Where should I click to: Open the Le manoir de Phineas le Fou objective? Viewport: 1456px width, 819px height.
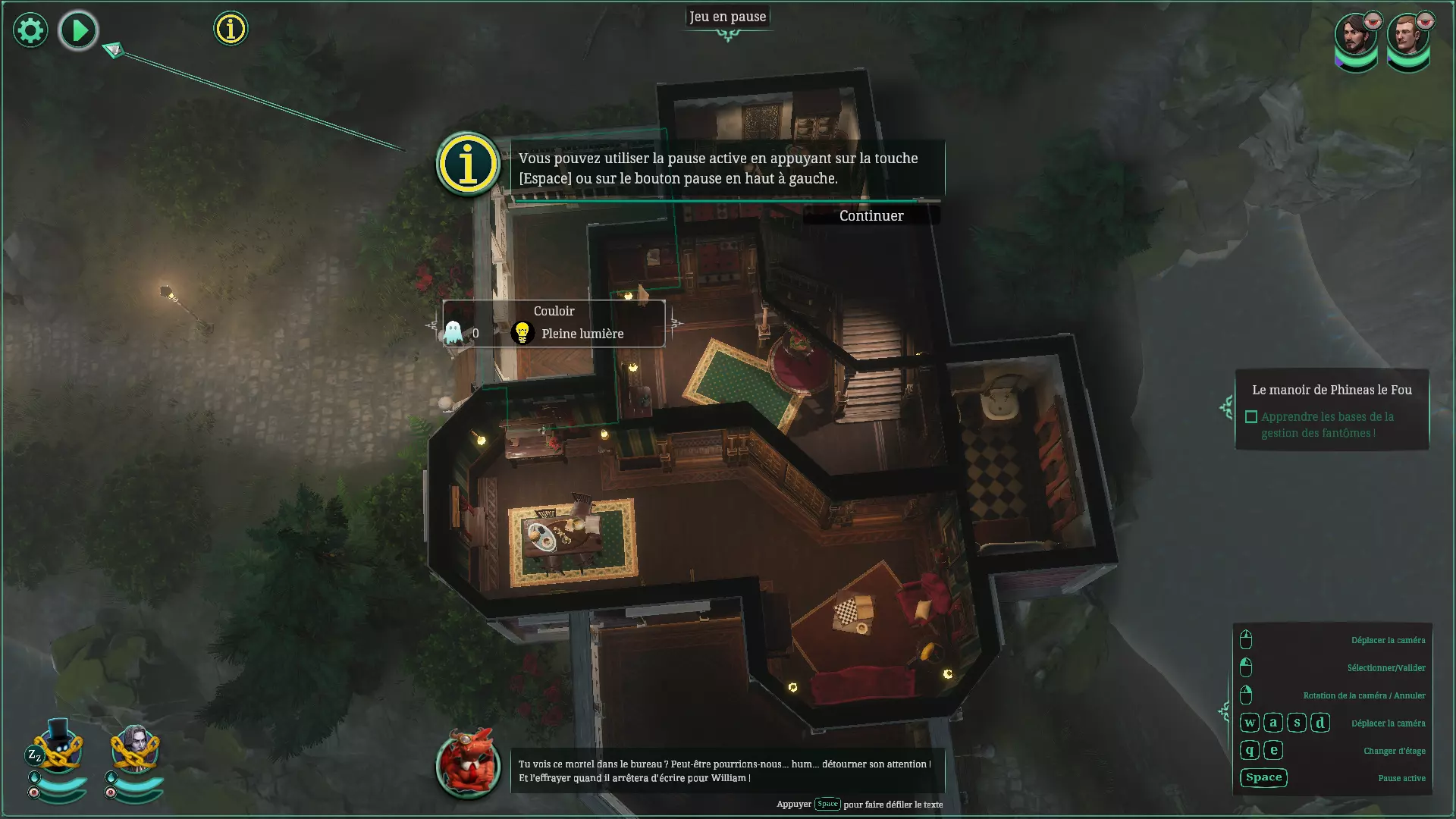pyautogui.click(x=1332, y=390)
